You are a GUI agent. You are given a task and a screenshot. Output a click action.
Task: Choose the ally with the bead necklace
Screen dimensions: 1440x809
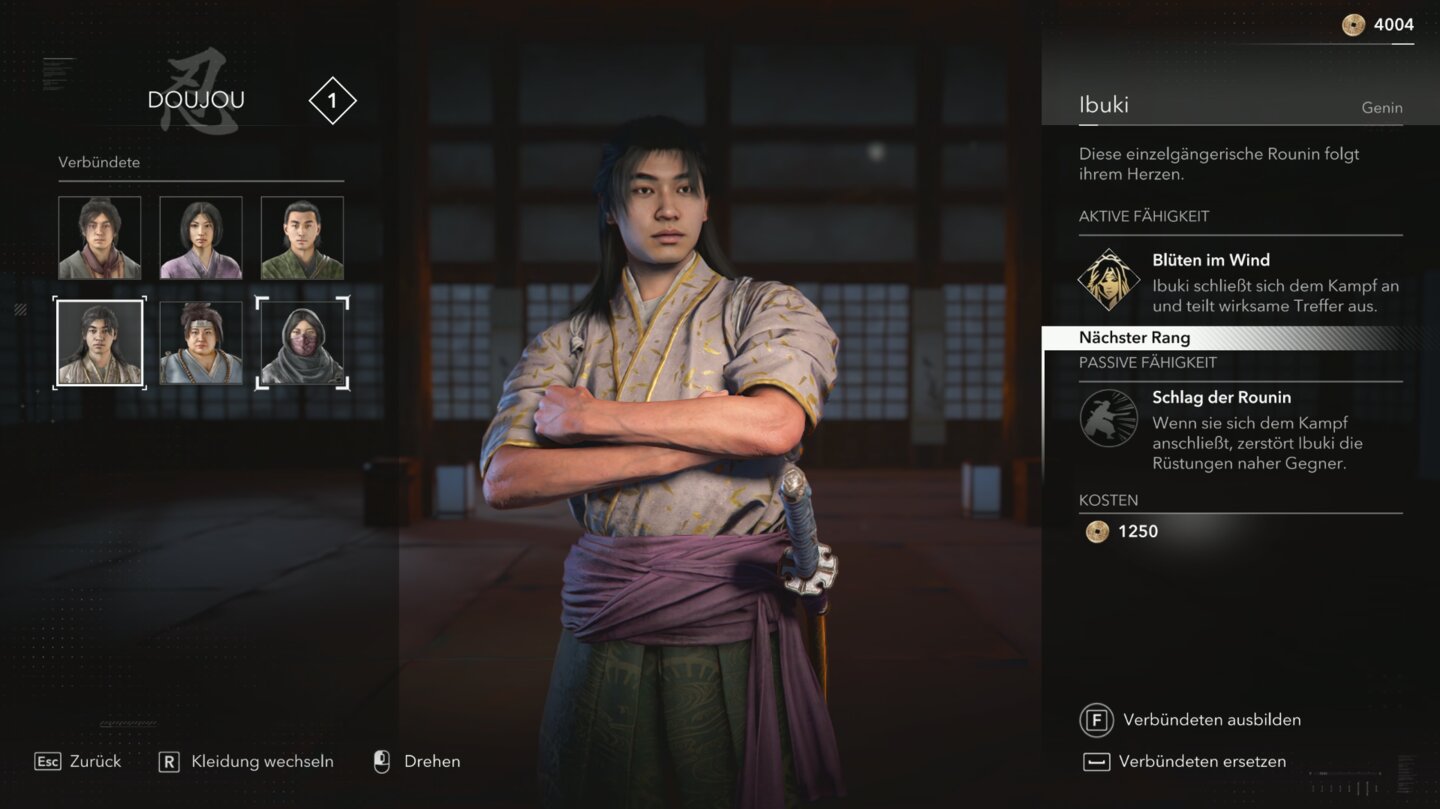point(201,343)
